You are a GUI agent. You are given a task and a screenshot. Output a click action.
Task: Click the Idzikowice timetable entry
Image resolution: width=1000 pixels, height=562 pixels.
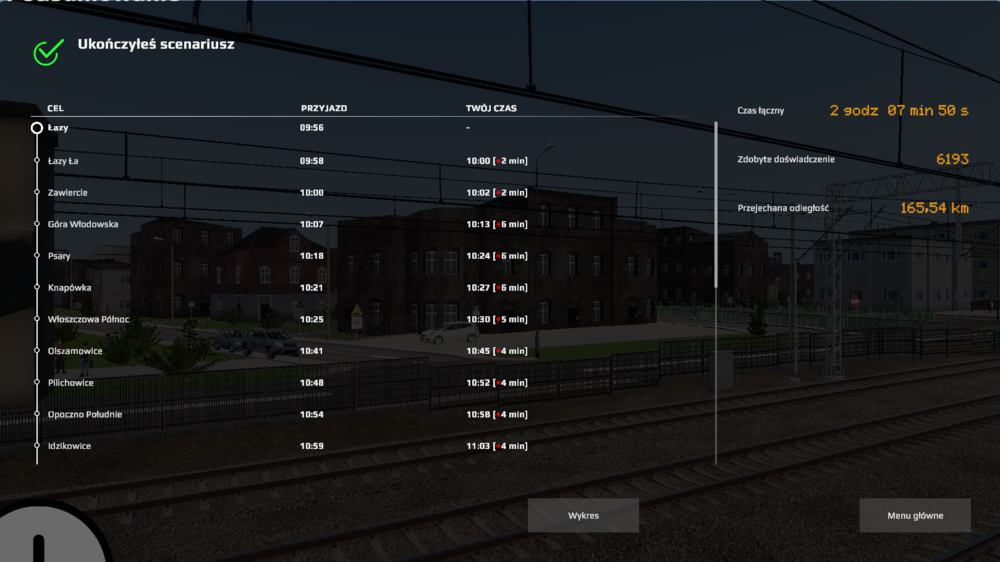click(70, 446)
